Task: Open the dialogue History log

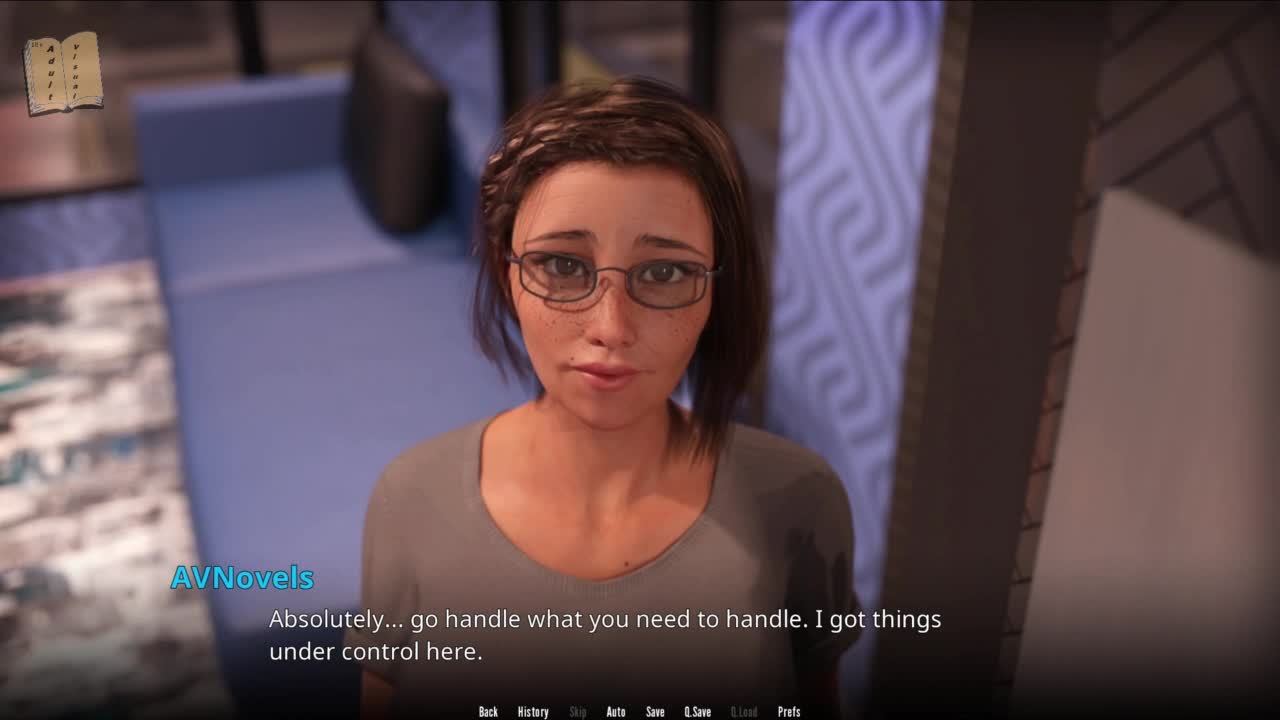Action: [x=533, y=712]
